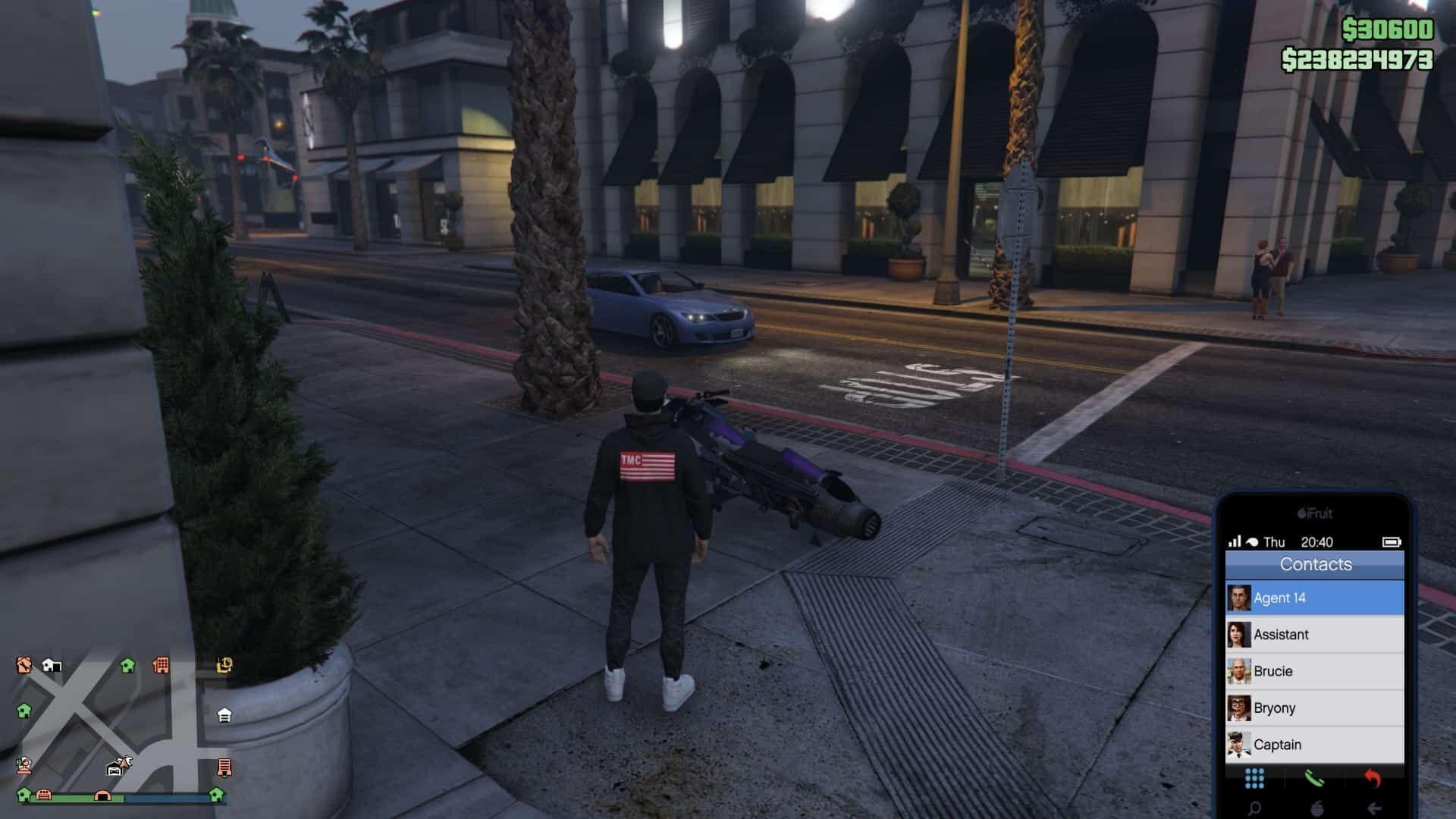
Task: Call the Brucie contact
Action: [1314, 671]
